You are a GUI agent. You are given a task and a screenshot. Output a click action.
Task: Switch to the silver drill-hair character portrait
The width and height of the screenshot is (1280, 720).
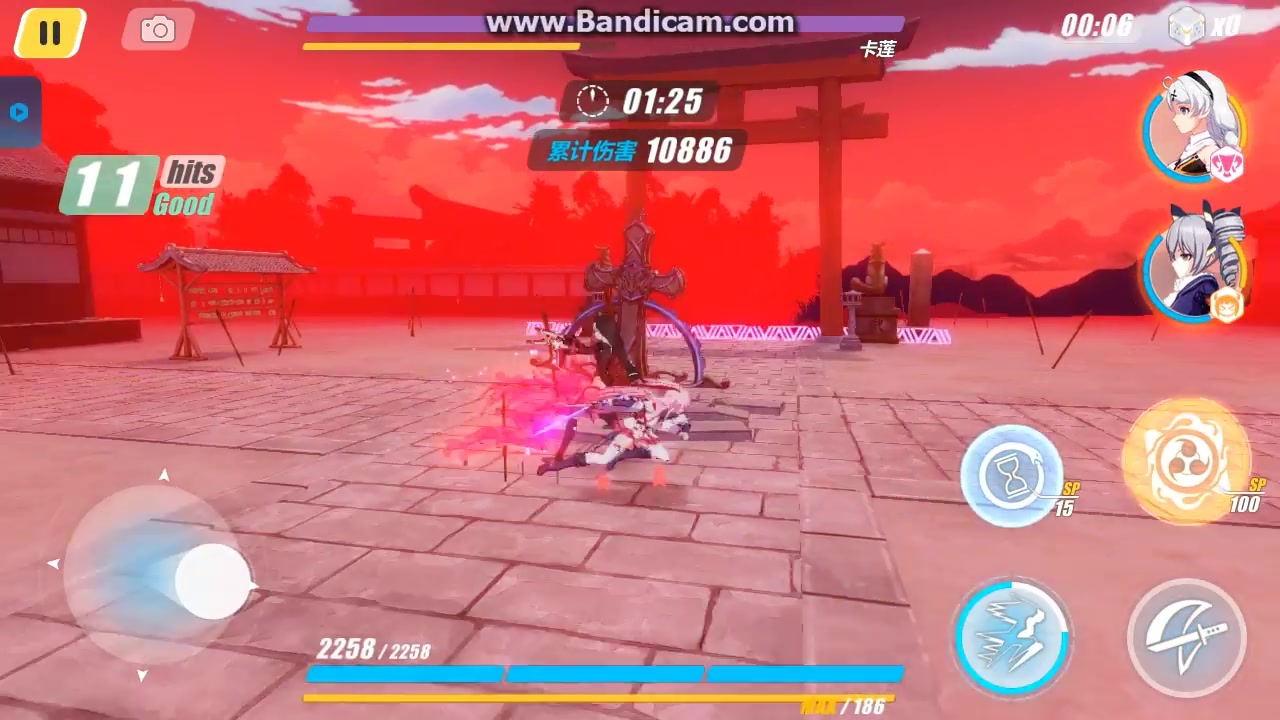(x=1193, y=262)
